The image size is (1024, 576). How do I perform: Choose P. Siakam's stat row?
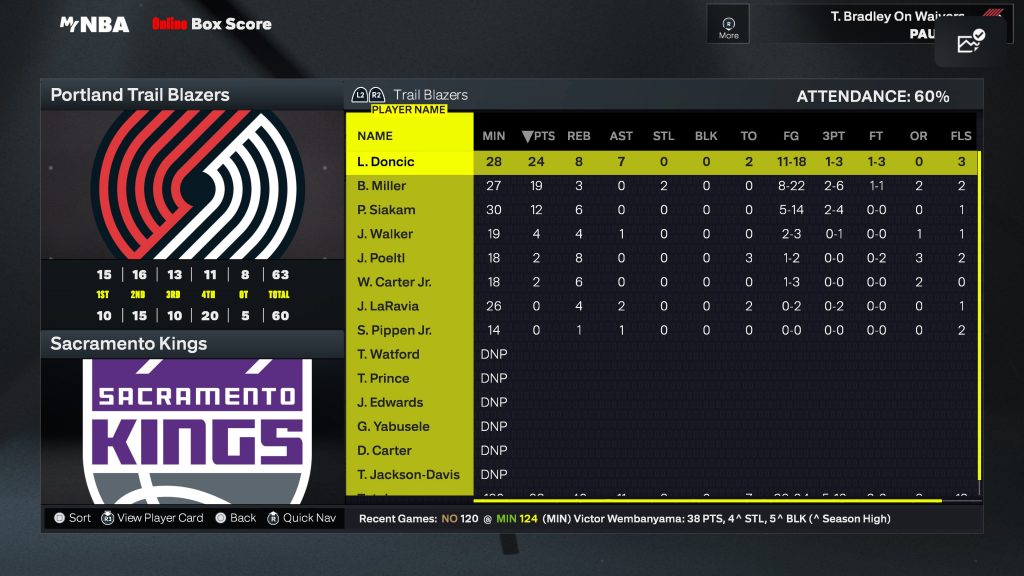tap(386, 210)
